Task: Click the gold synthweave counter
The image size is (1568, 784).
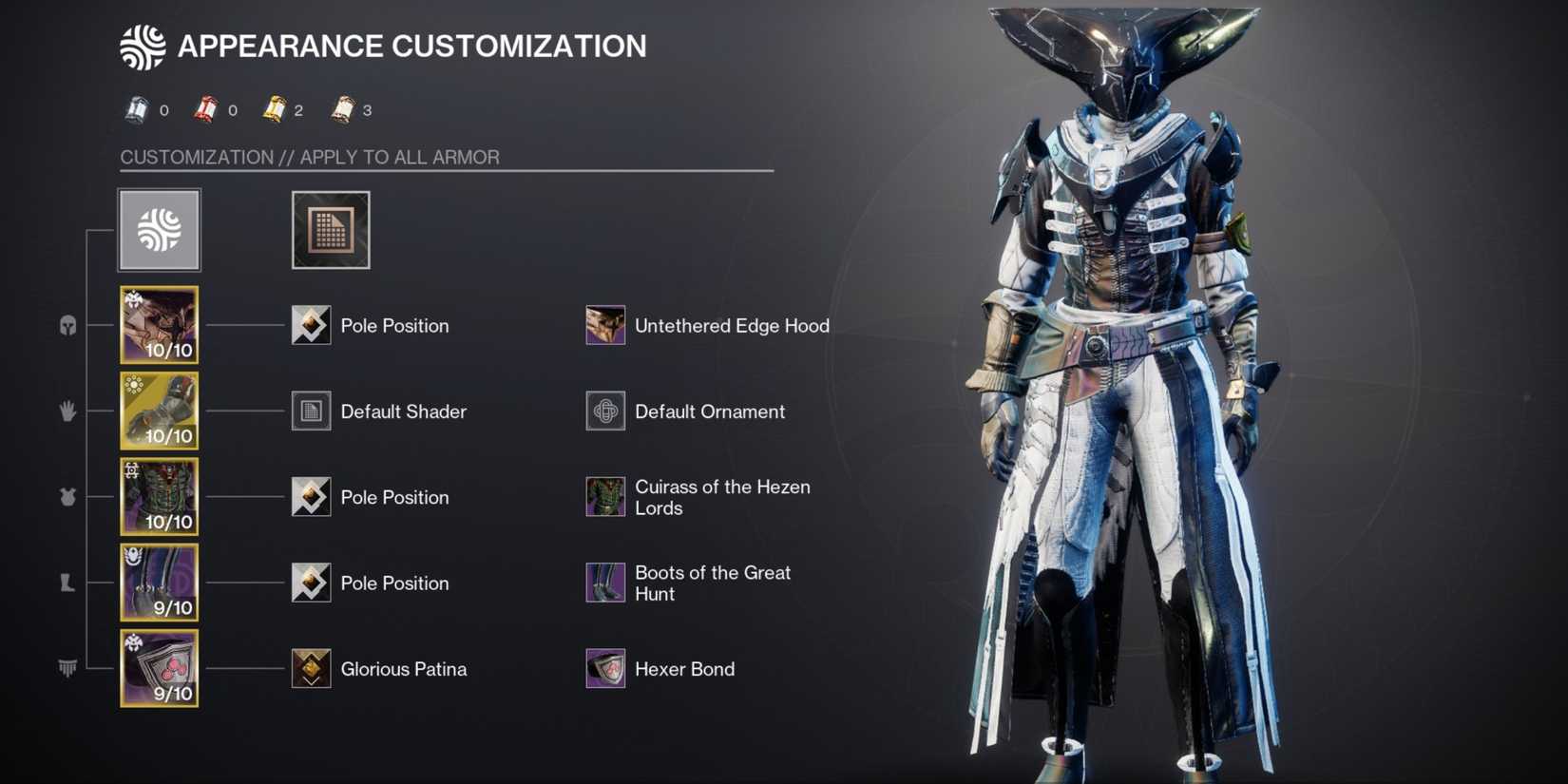Action: pyautogui.click(x=274, y=108)
